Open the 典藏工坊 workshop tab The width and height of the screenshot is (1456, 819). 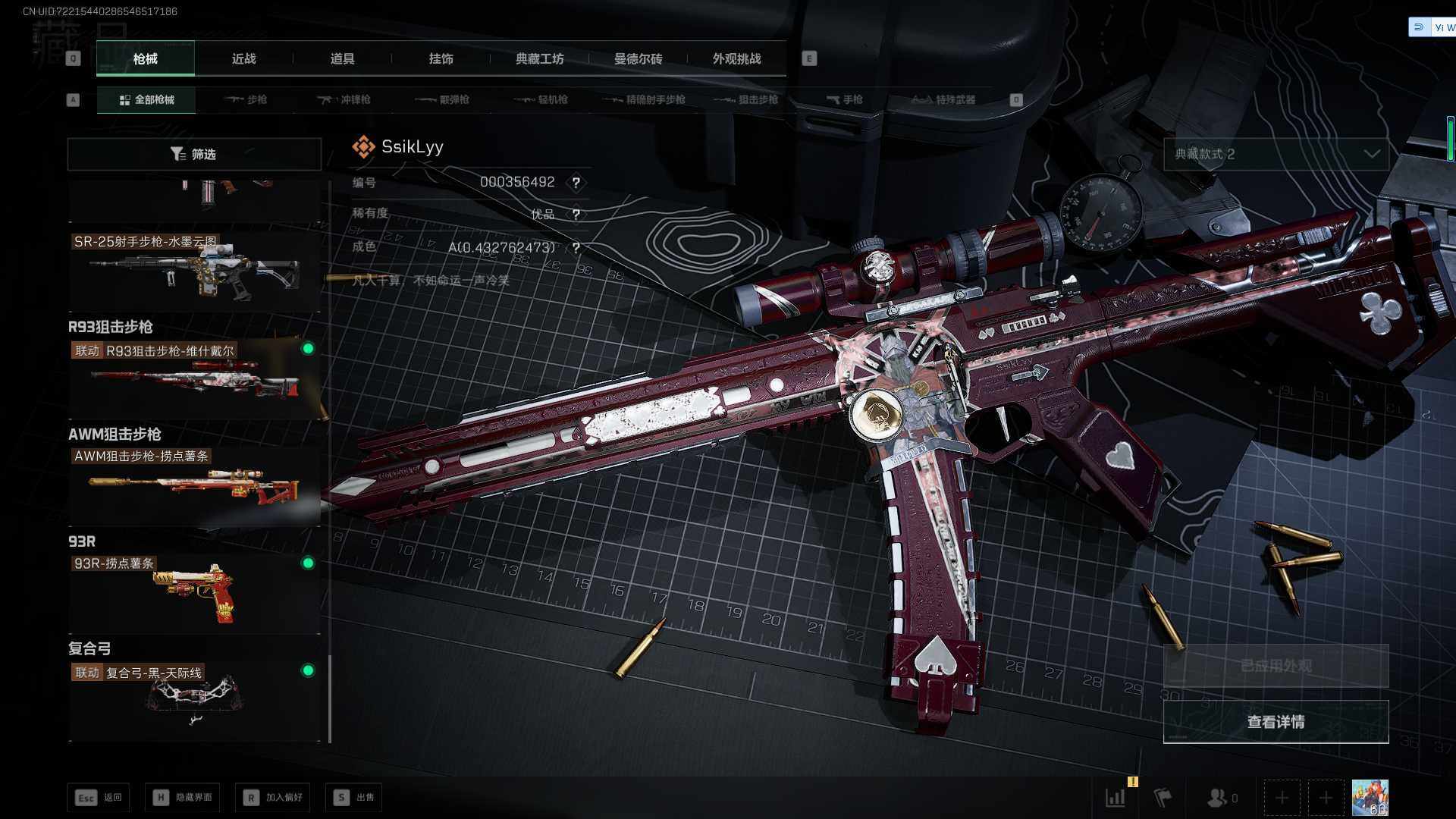click(539, 59)
